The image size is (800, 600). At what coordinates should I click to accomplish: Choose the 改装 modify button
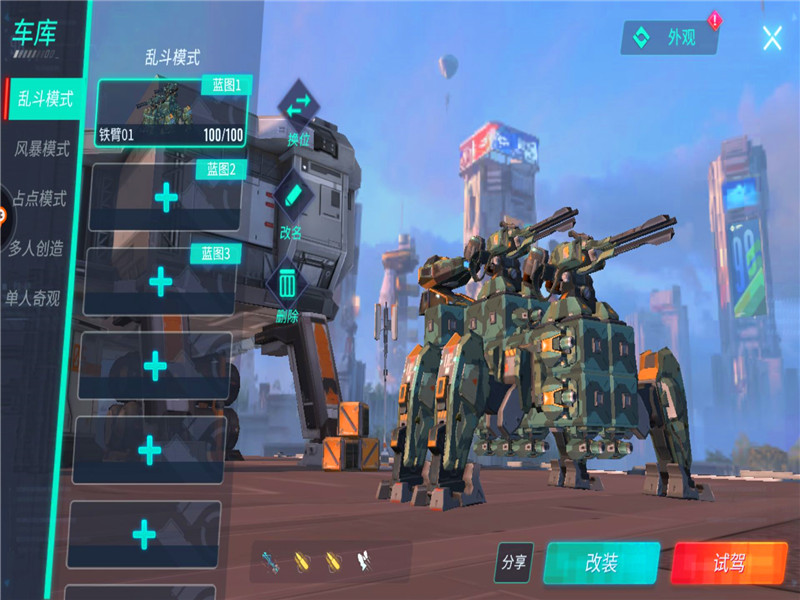point(601,563)
